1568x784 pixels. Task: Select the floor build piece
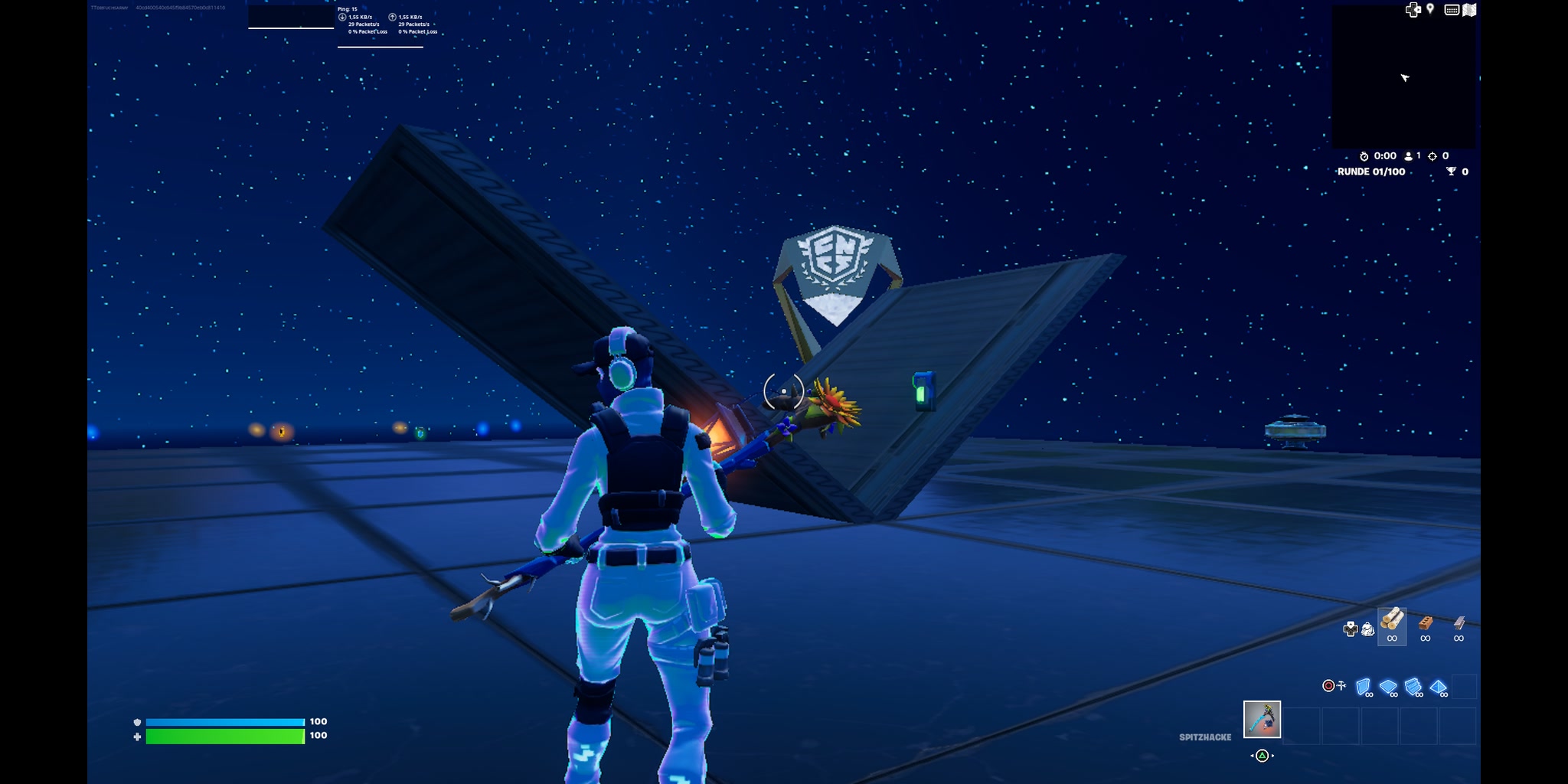[1387, 686]
